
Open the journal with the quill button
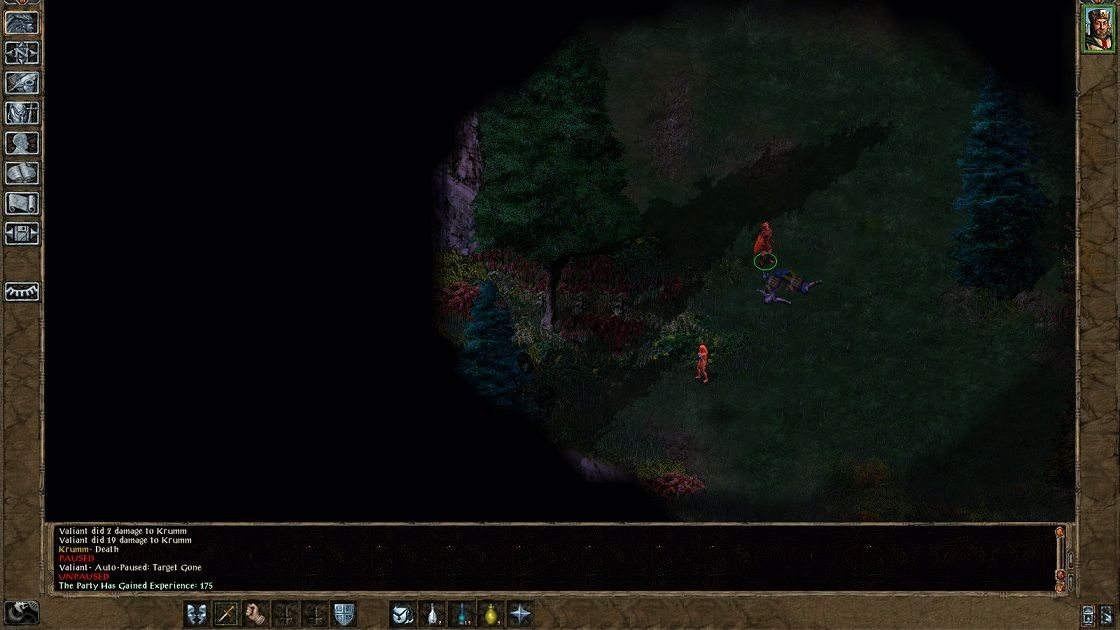click(22, 83)
